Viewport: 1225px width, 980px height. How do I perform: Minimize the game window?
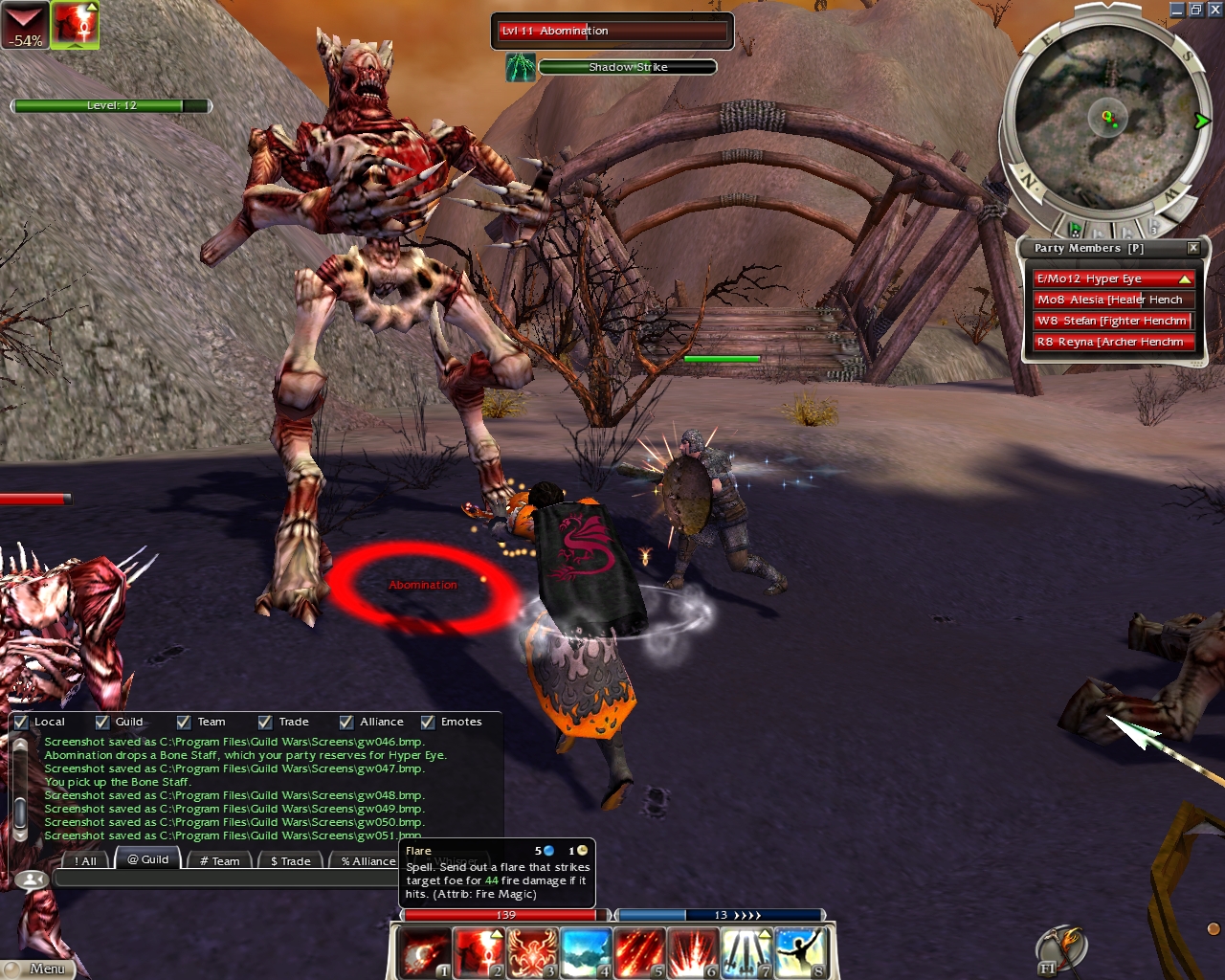pos(1177,10)
